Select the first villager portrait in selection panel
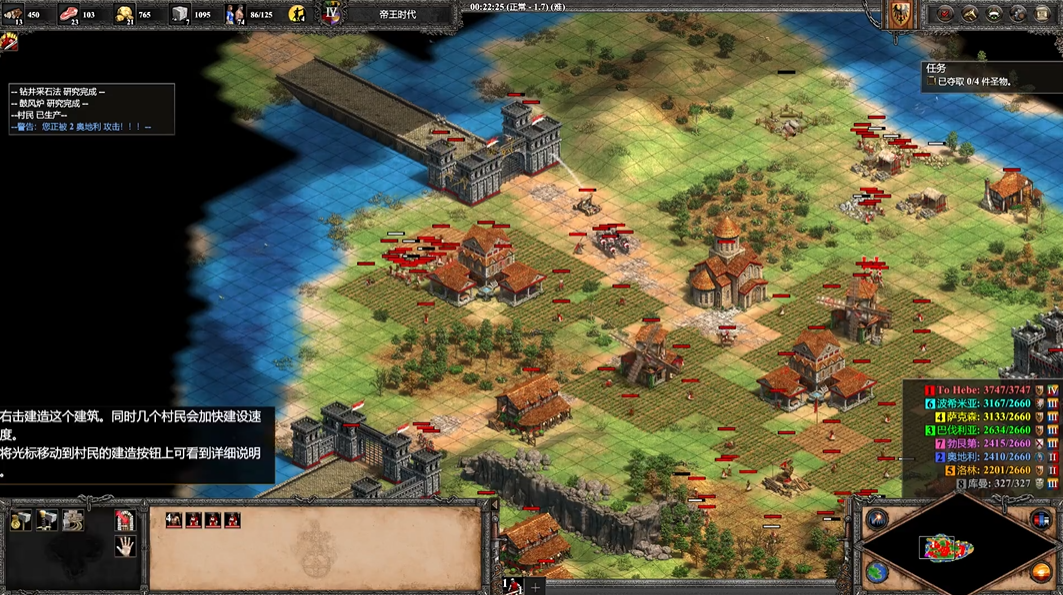This screenshot has height=595, width=1063. point(174,520)
